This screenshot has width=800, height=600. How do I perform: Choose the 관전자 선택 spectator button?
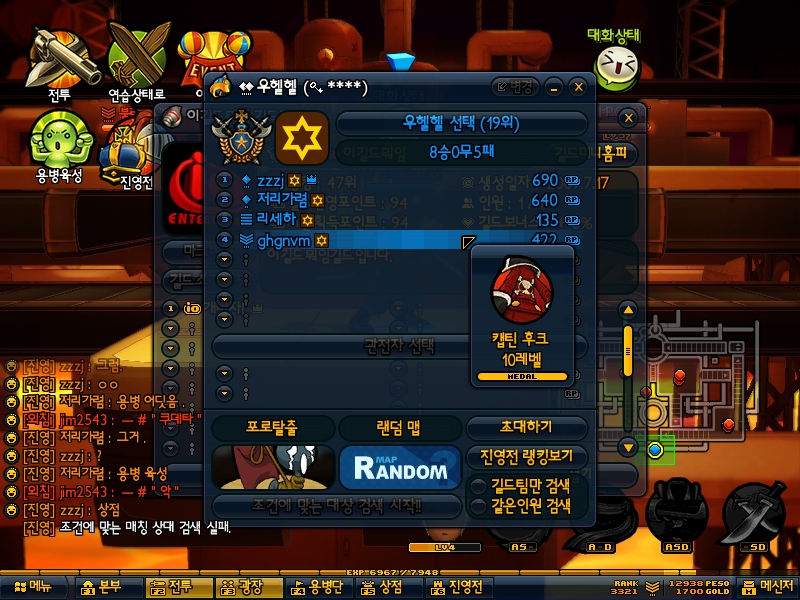pyautogui.click(x=397, y=345)
